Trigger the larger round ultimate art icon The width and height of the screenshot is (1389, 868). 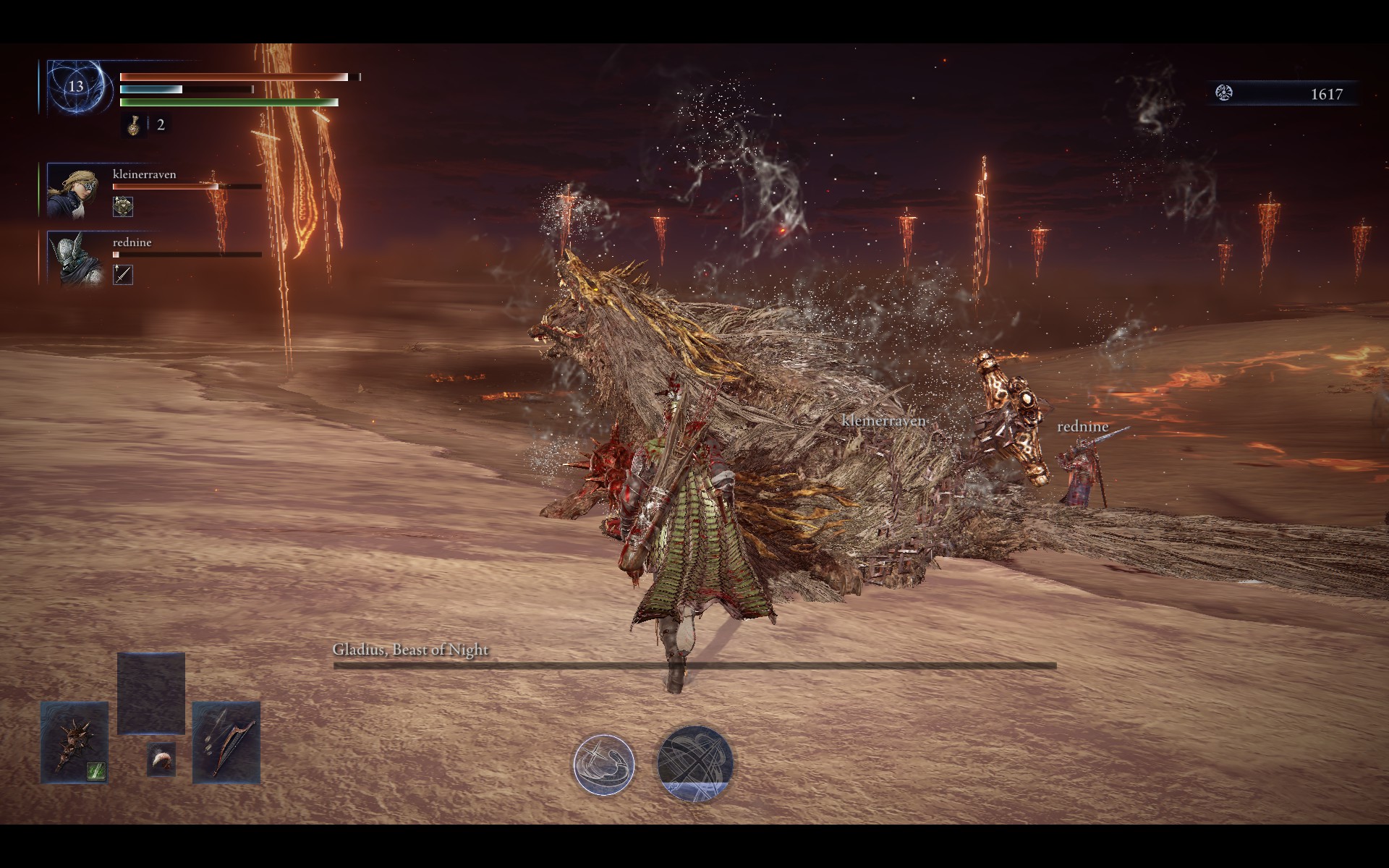click(x=694, y=764)
